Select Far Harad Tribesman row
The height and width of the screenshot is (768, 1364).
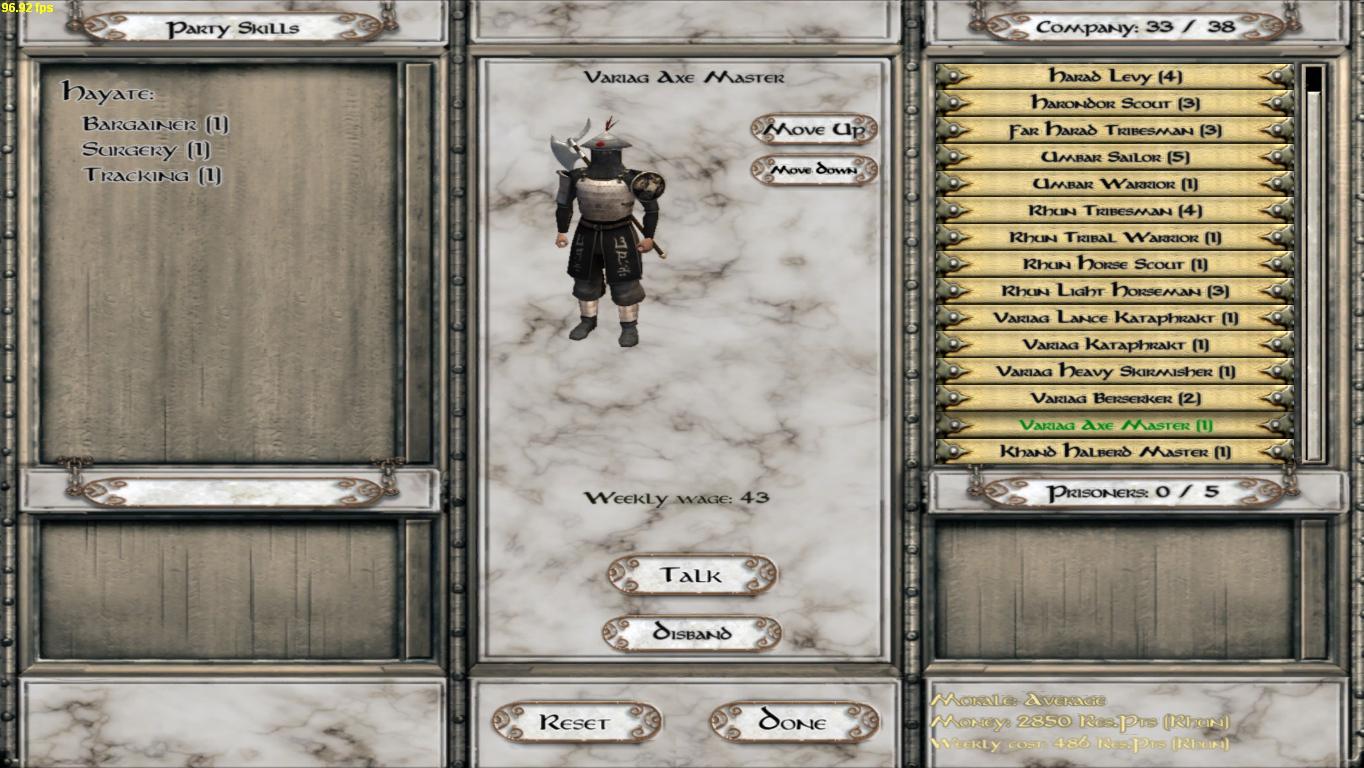point(1115,130)
